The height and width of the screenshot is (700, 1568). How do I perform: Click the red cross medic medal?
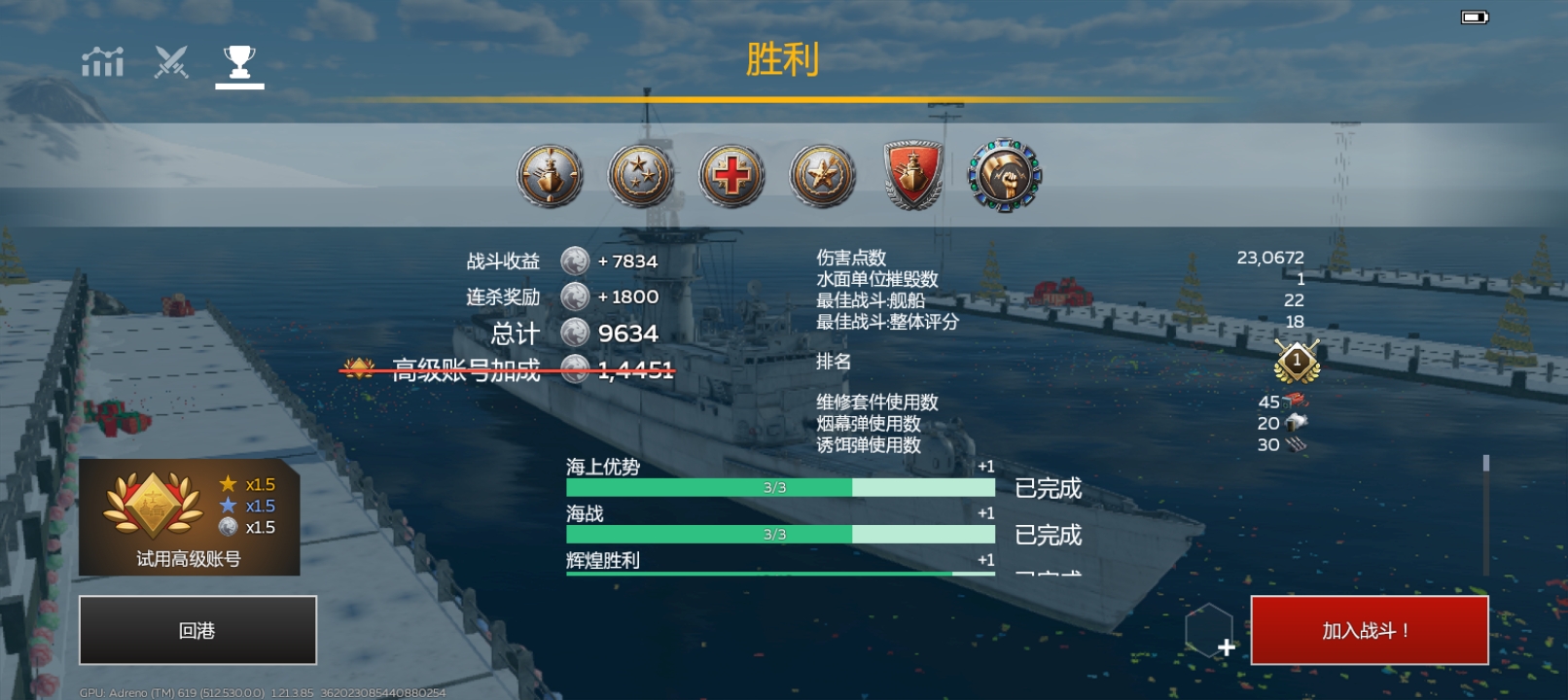coord(731,175)
